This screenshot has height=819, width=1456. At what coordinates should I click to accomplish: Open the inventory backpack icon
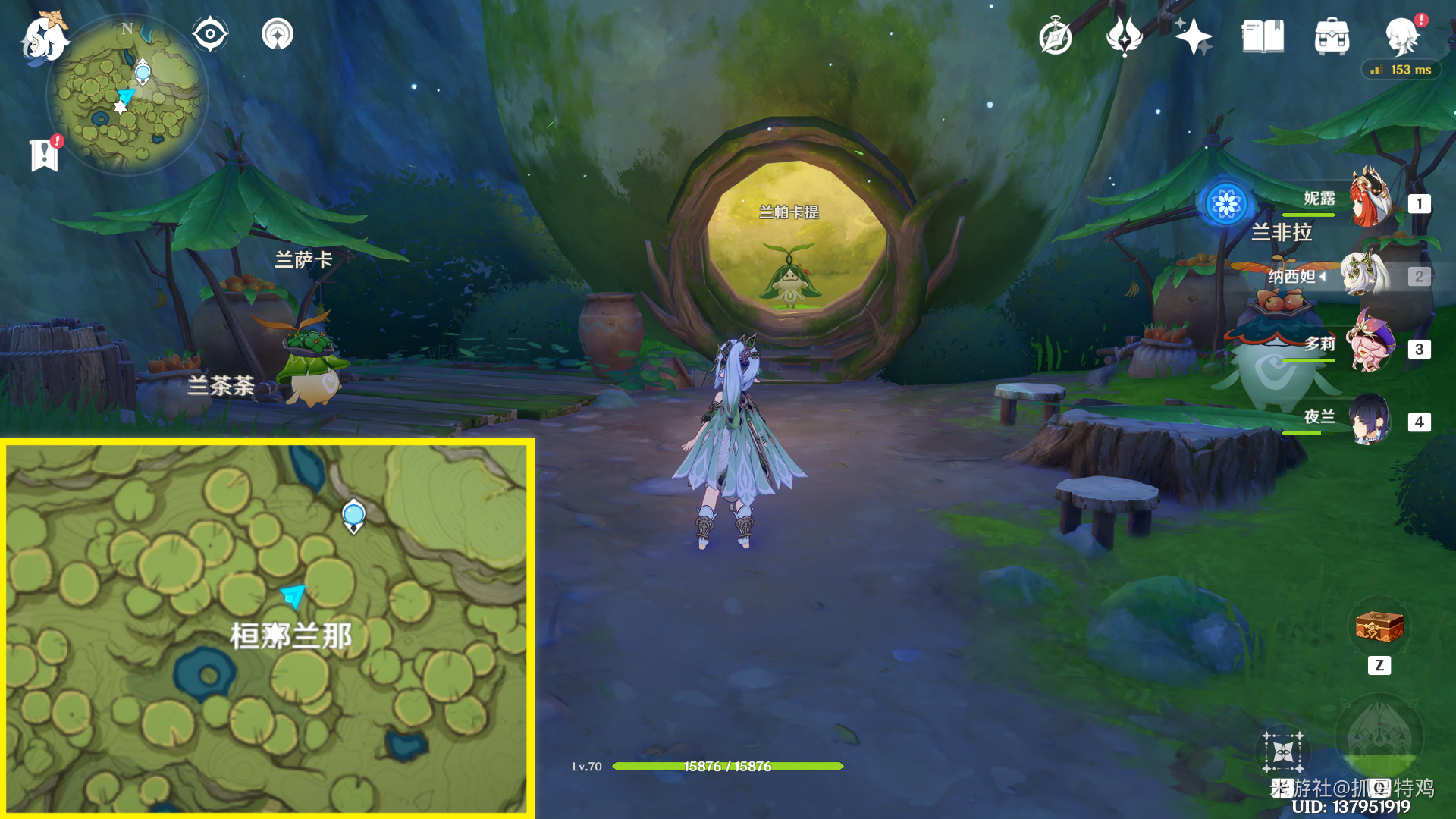coord(1332,37)
